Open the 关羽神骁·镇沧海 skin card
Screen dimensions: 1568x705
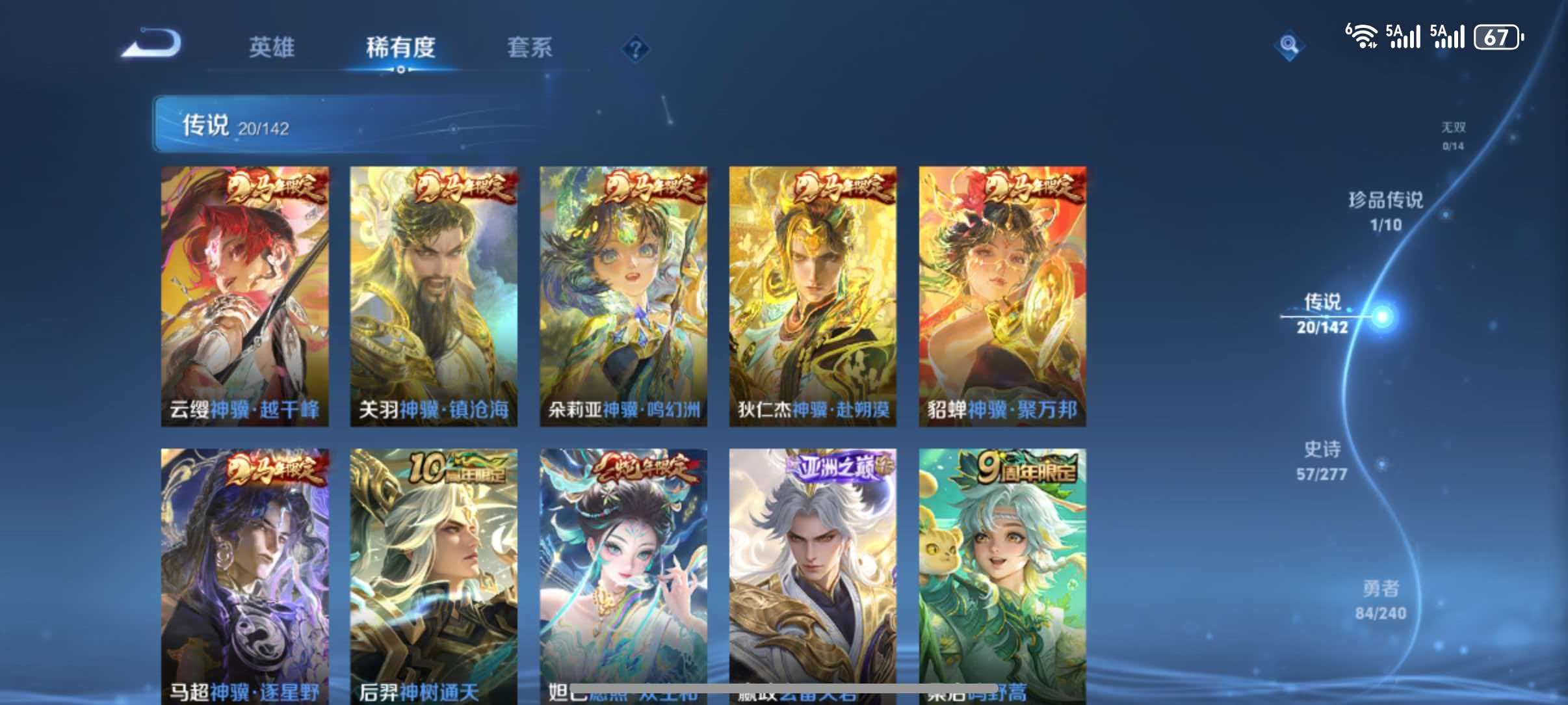coord(434,299)
